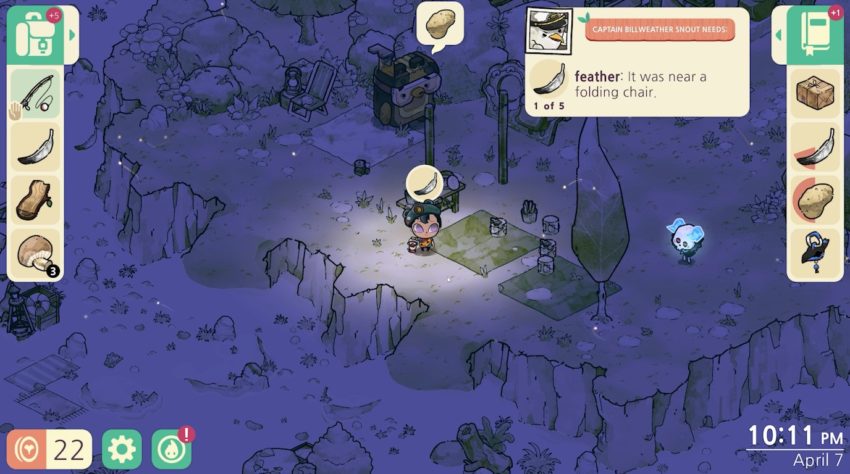Screen dimensions: 850x474
Task: Select the black and blue charm quest item
Action: [815, 254]
